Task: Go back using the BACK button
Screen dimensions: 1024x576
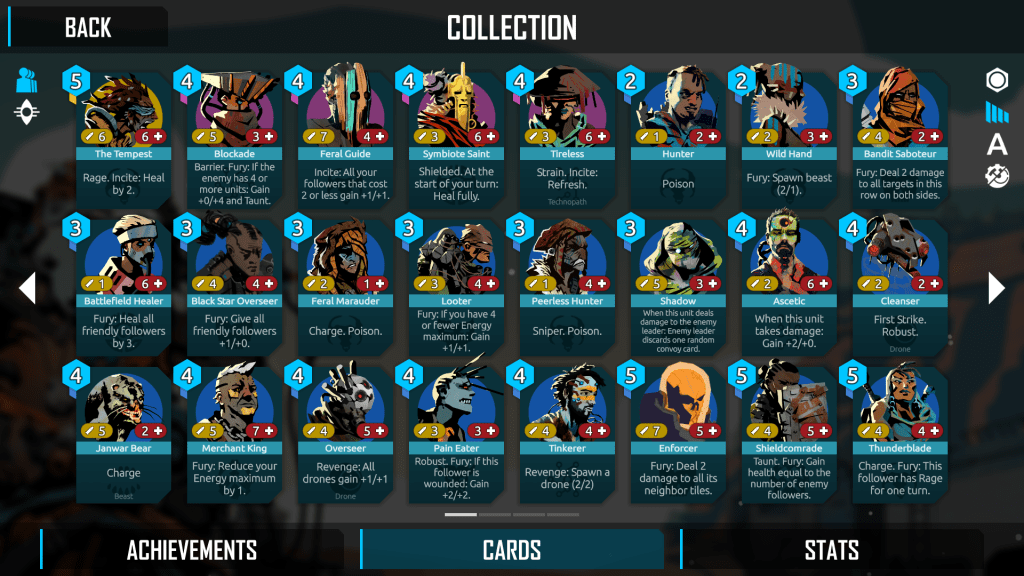Action: tap(88, 27)
